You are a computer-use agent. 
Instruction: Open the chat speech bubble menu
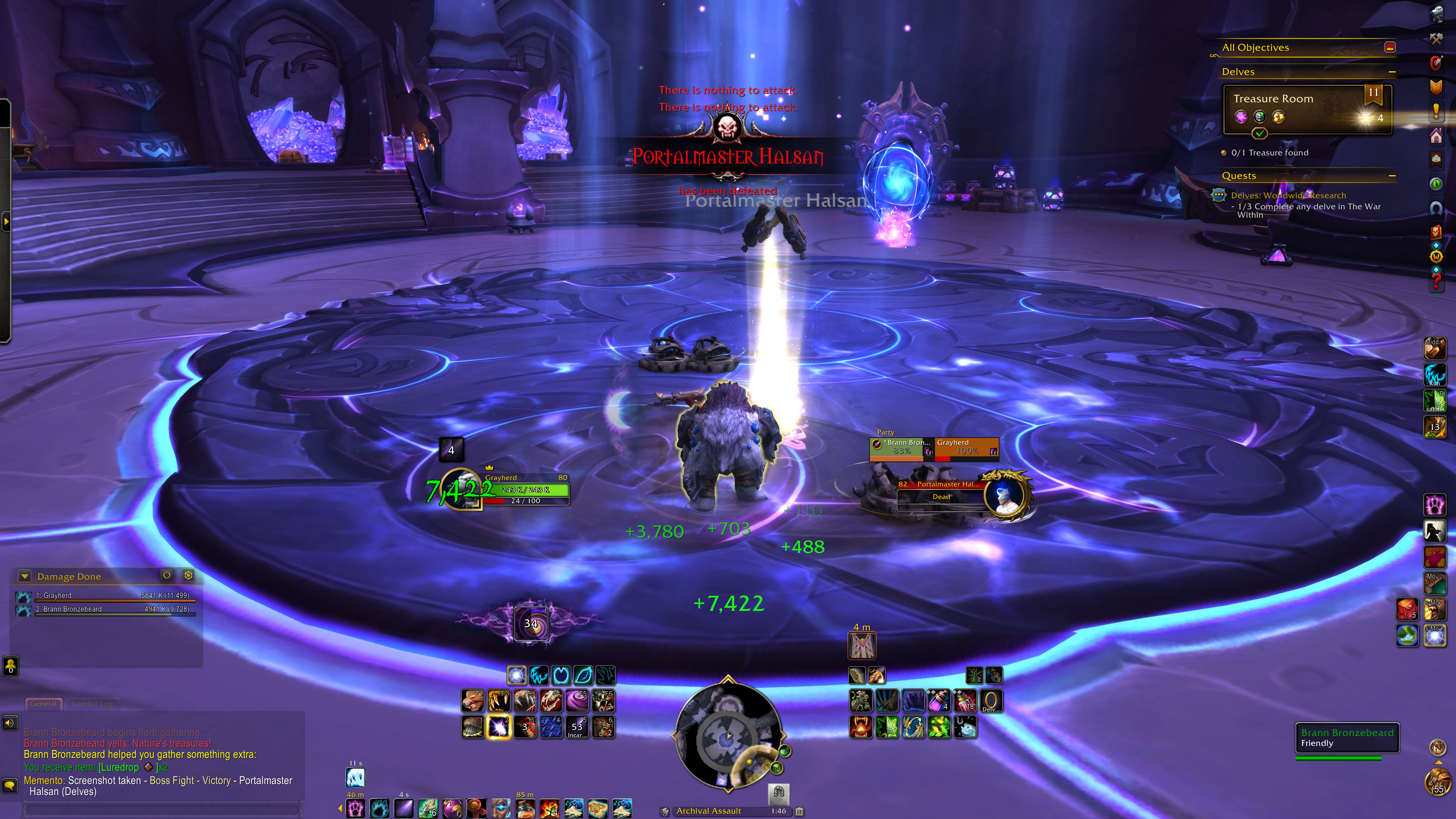tap(9, 785)
